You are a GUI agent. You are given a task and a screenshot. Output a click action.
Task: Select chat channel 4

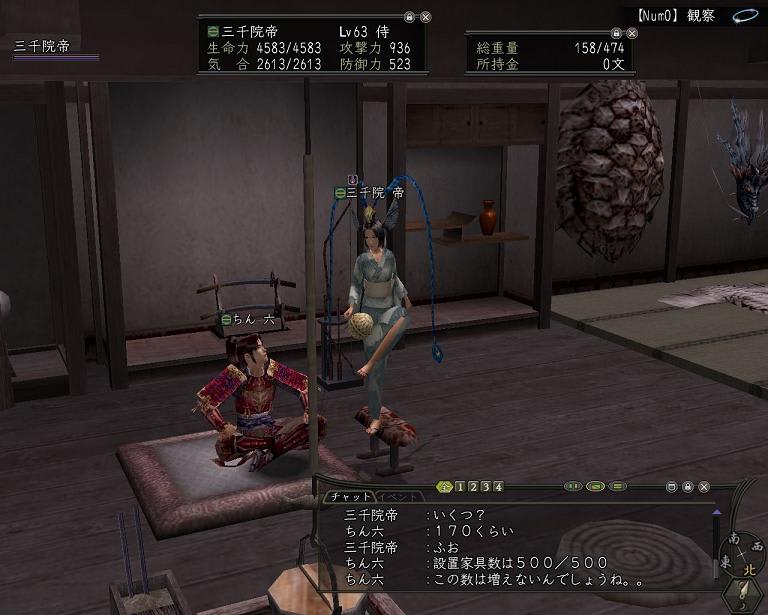(498, 487)
